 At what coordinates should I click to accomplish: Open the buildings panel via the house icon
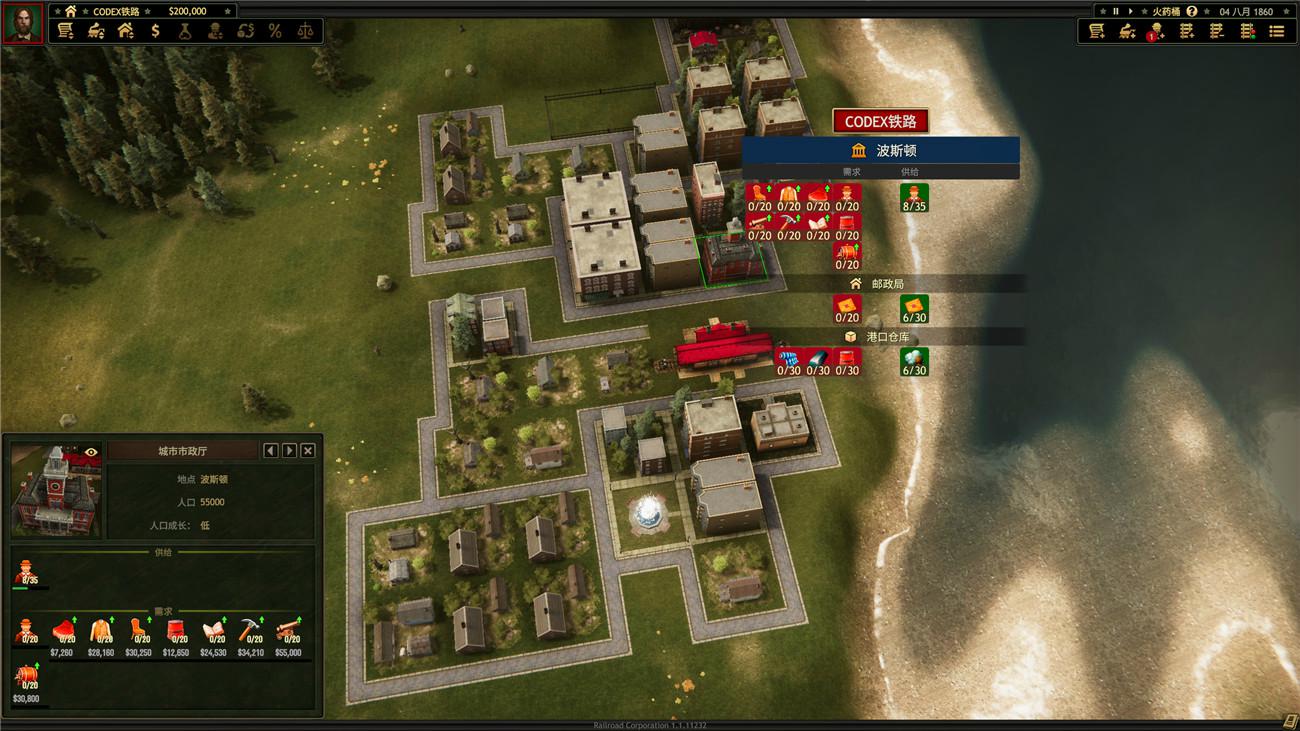coord(126,30)
